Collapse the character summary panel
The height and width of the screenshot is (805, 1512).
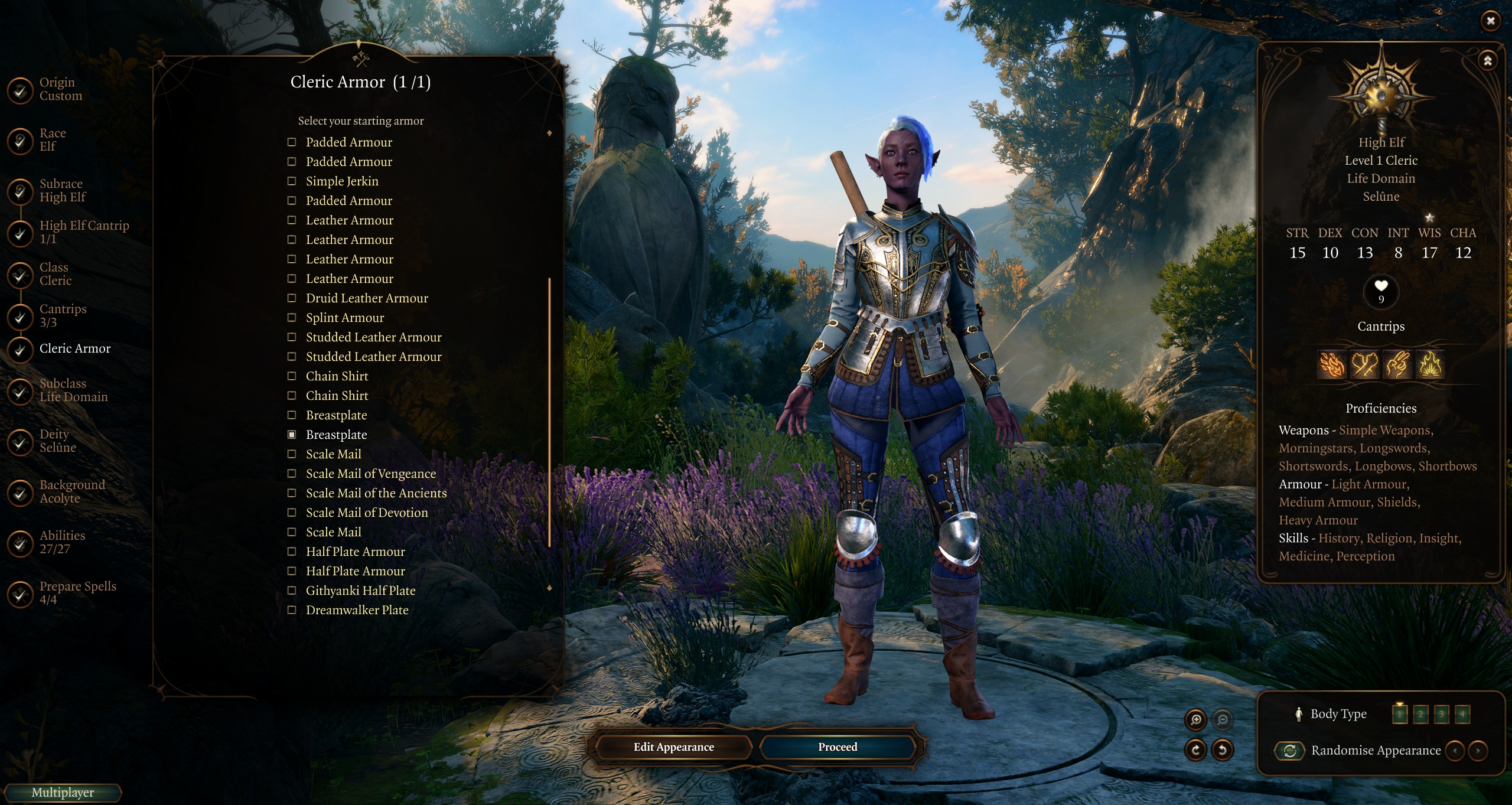pos(1487,61)
